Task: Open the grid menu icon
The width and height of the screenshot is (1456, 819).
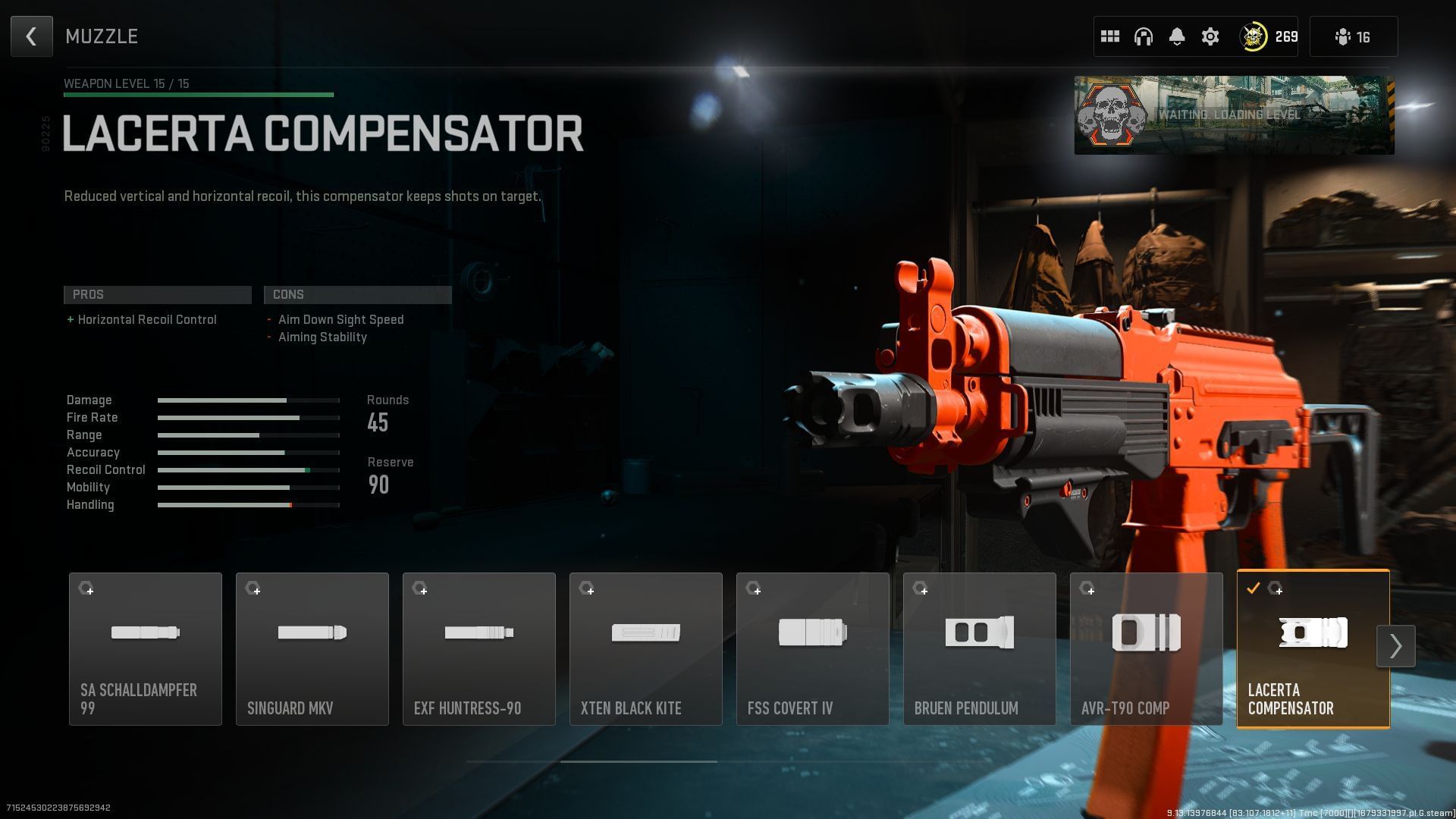Action: click(x=1110, y=36)
